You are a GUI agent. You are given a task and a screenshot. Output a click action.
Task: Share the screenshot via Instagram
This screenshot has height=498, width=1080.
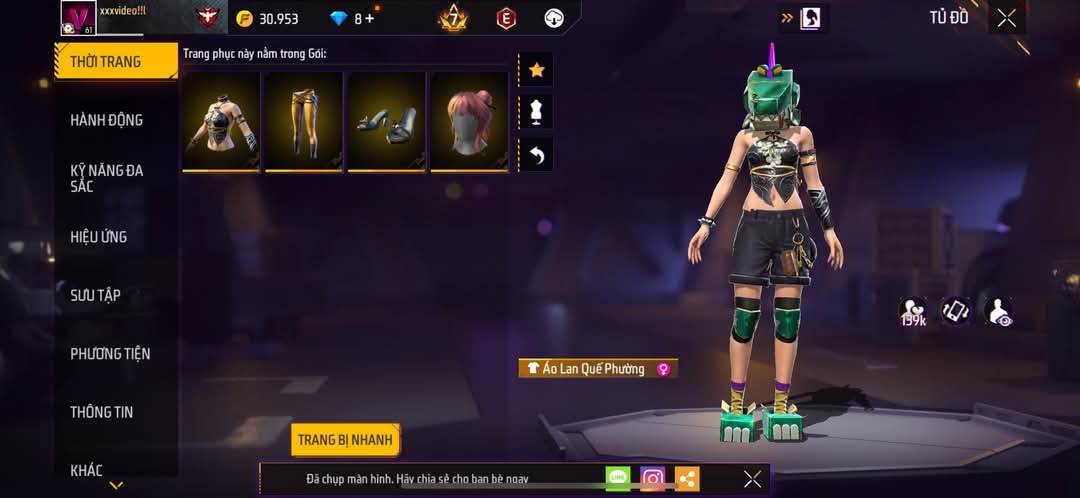653,479
